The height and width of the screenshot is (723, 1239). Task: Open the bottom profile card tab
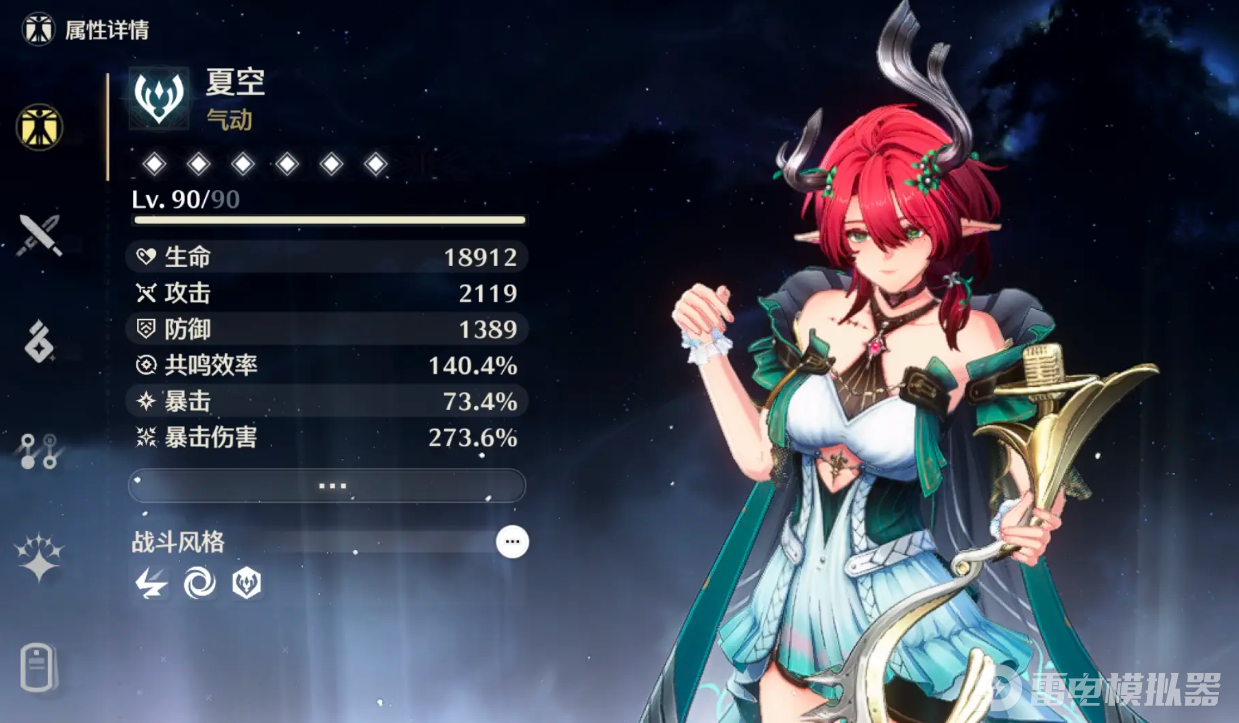pos(40,668)
